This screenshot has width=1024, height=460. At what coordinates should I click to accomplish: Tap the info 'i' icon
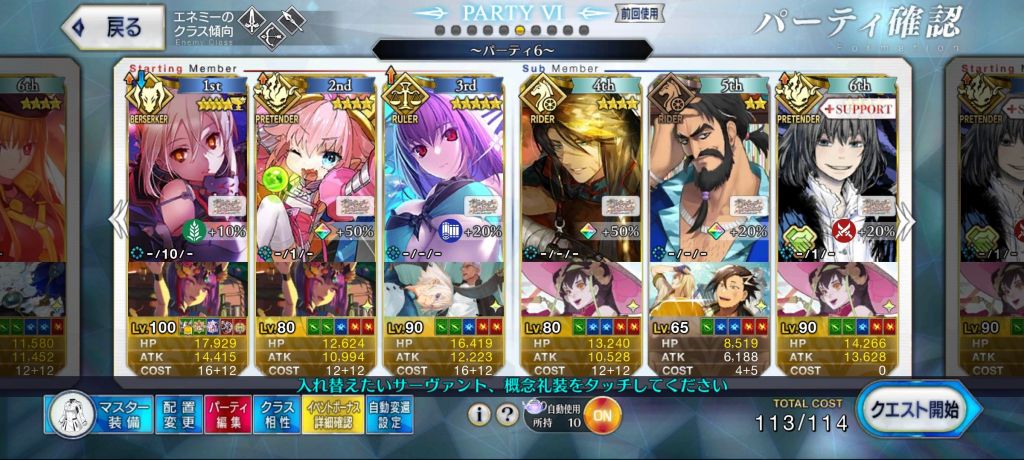(x=480, y=414)
